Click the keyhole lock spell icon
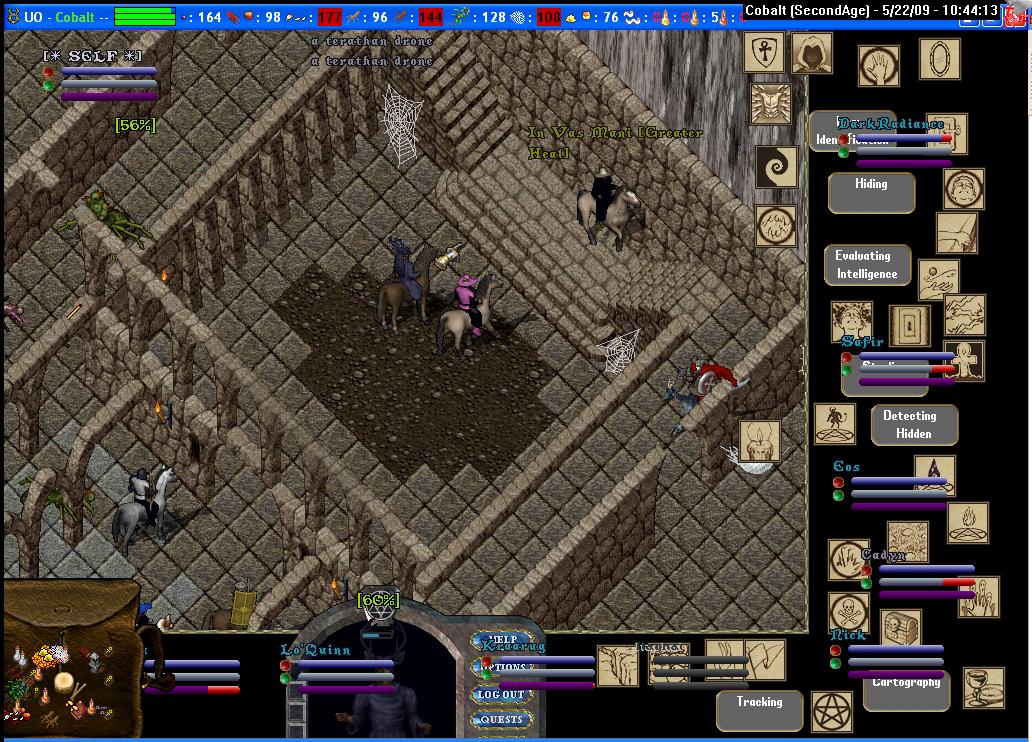This screenshot has width=1032, height=742. 909,324
